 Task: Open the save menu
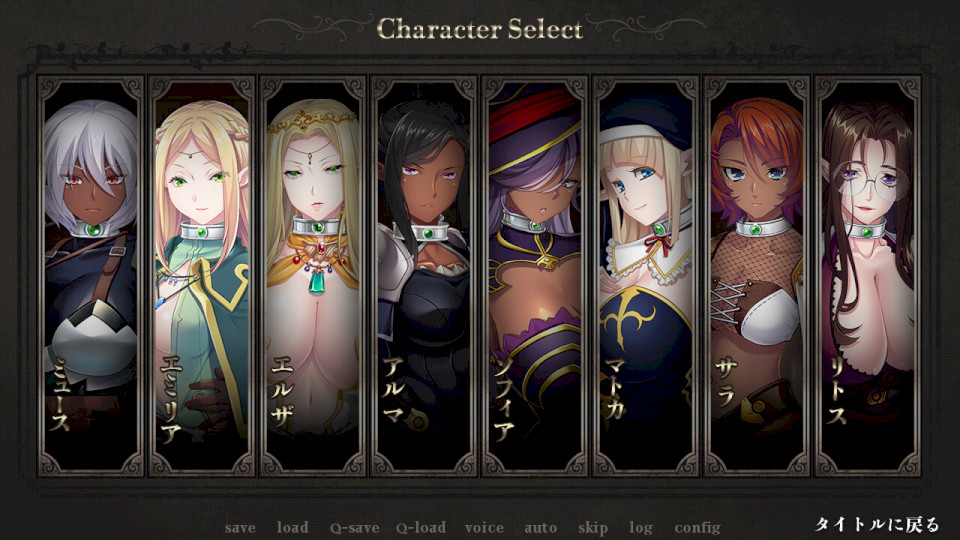[240, 528]
